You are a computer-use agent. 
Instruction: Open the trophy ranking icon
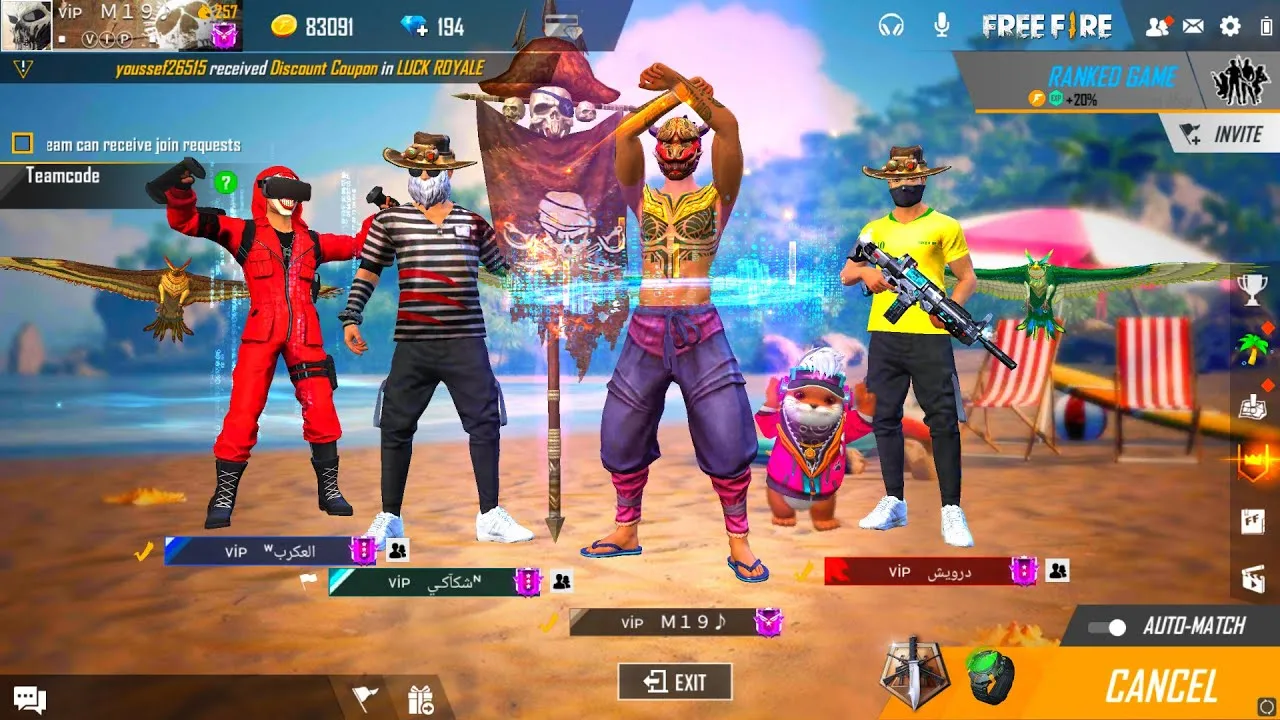coord(1252,290)
